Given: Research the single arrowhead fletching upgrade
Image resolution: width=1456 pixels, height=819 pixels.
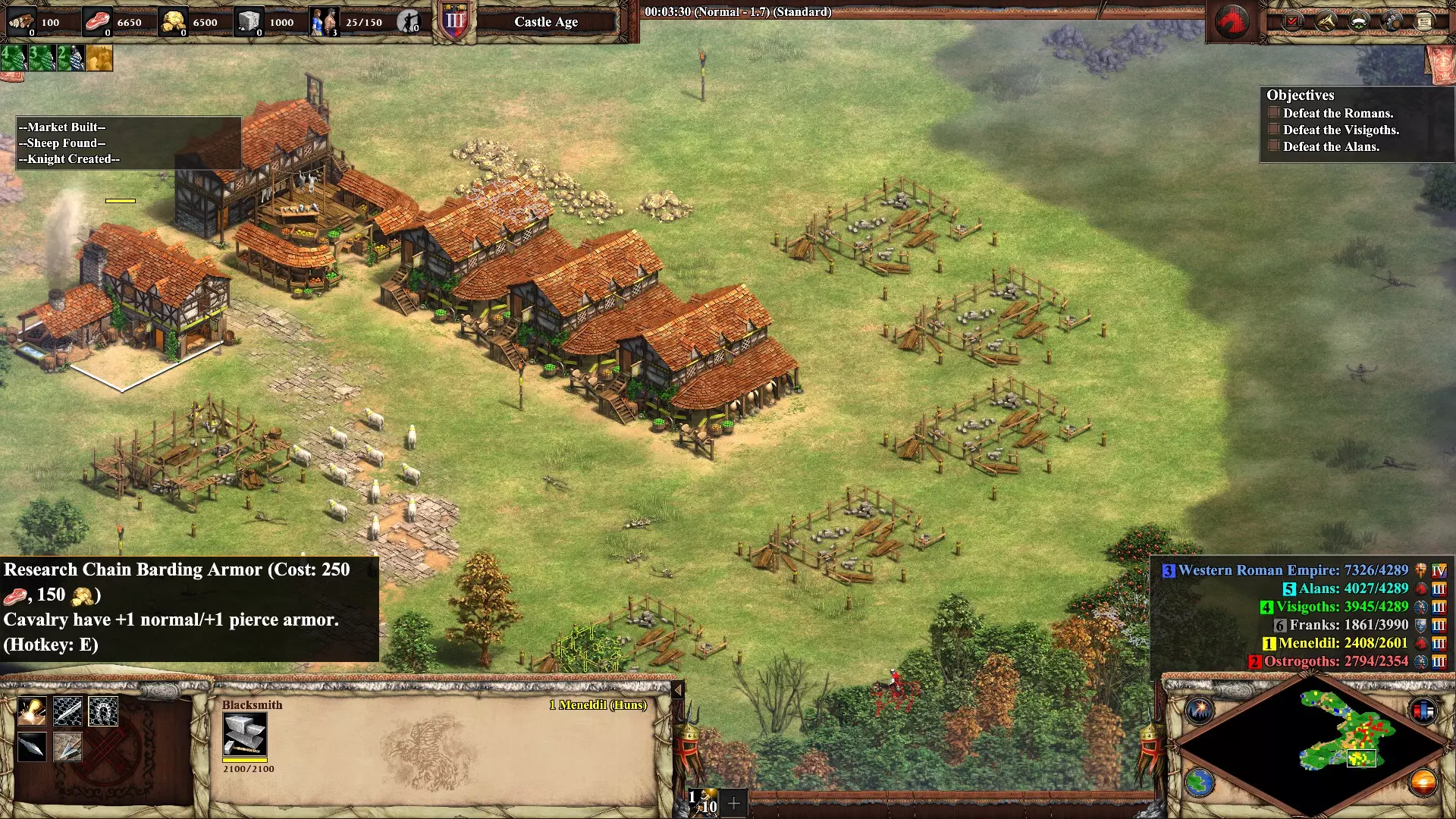Looking at the screenshot, I should (32, 748).
